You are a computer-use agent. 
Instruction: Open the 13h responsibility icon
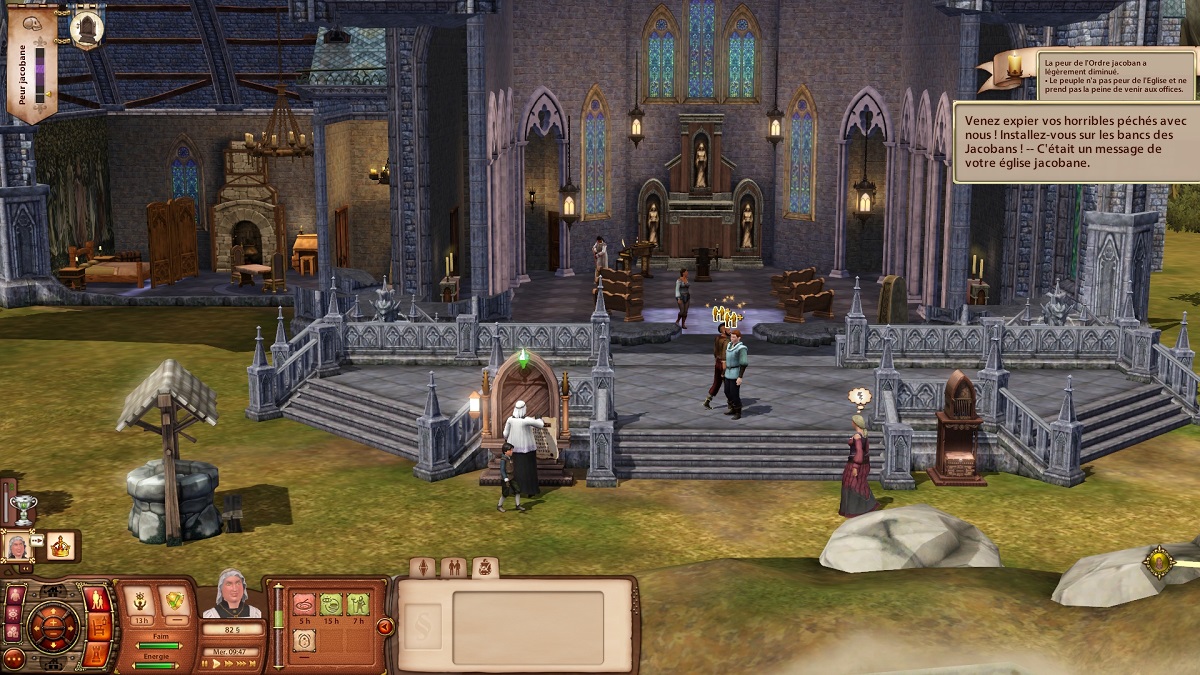139,602
